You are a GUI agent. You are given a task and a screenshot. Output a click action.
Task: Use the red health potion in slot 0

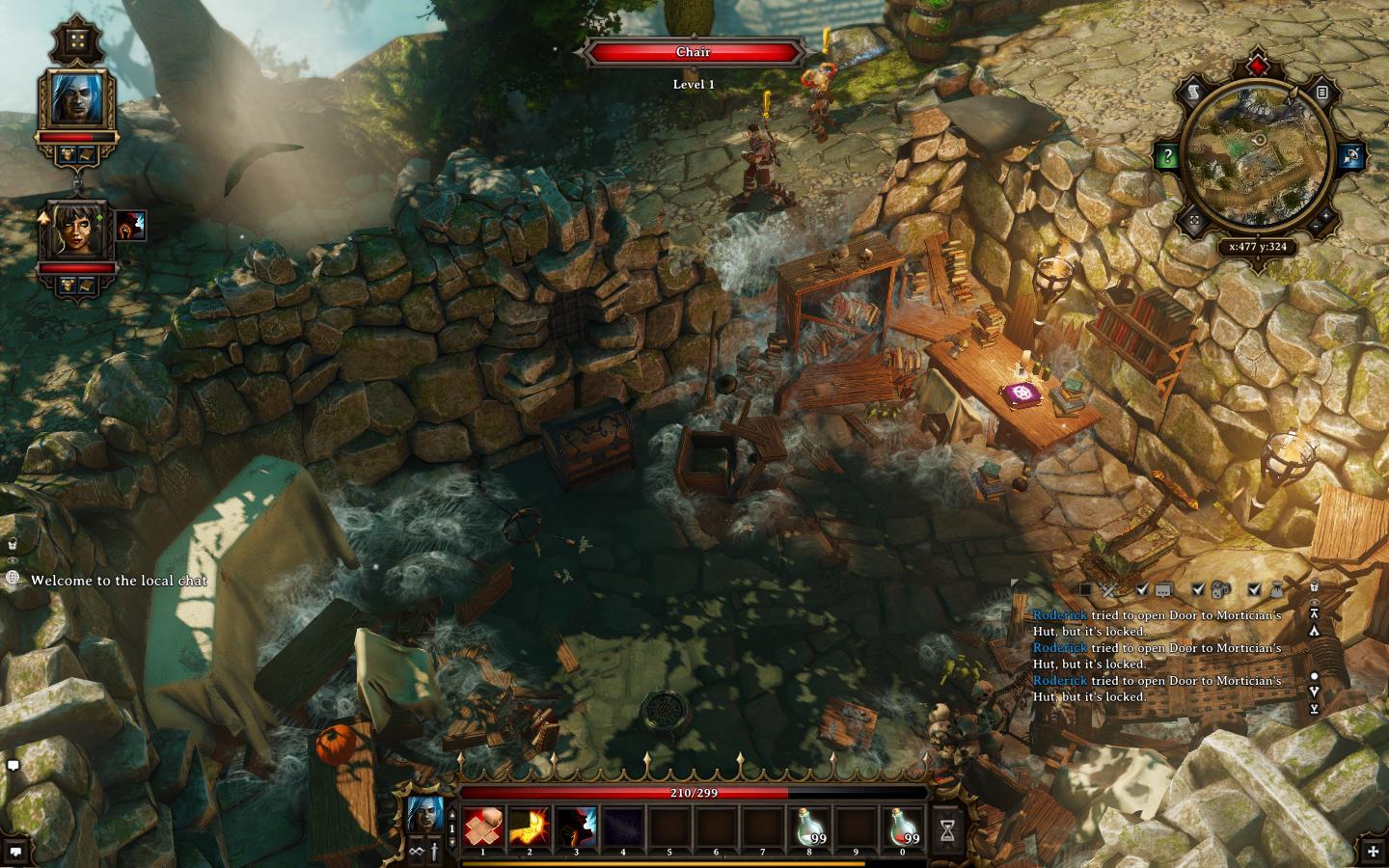[903, 827]
